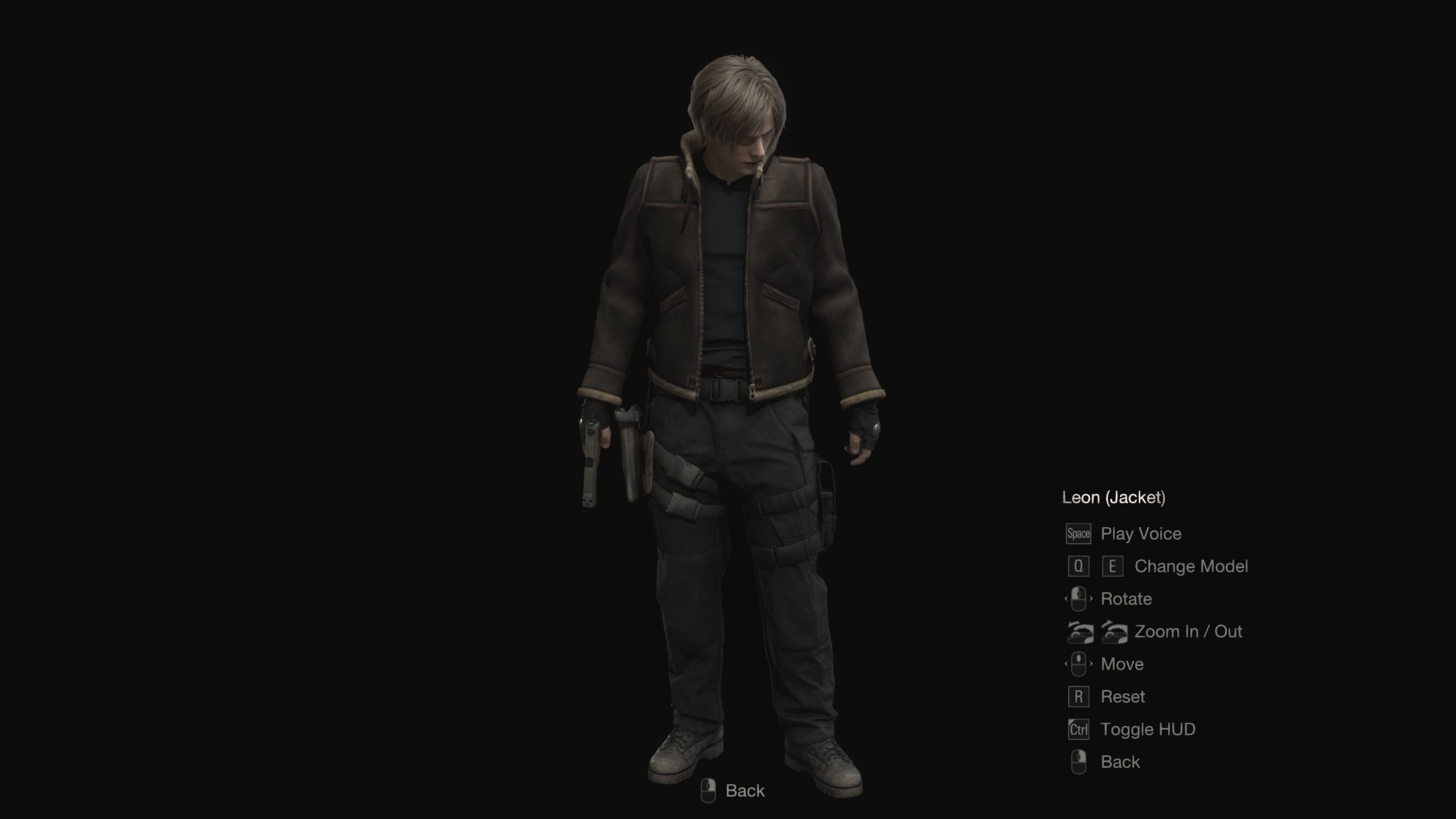Click the Ctrl key icon beside Toggle HUD

click(x=1078, y=729)
